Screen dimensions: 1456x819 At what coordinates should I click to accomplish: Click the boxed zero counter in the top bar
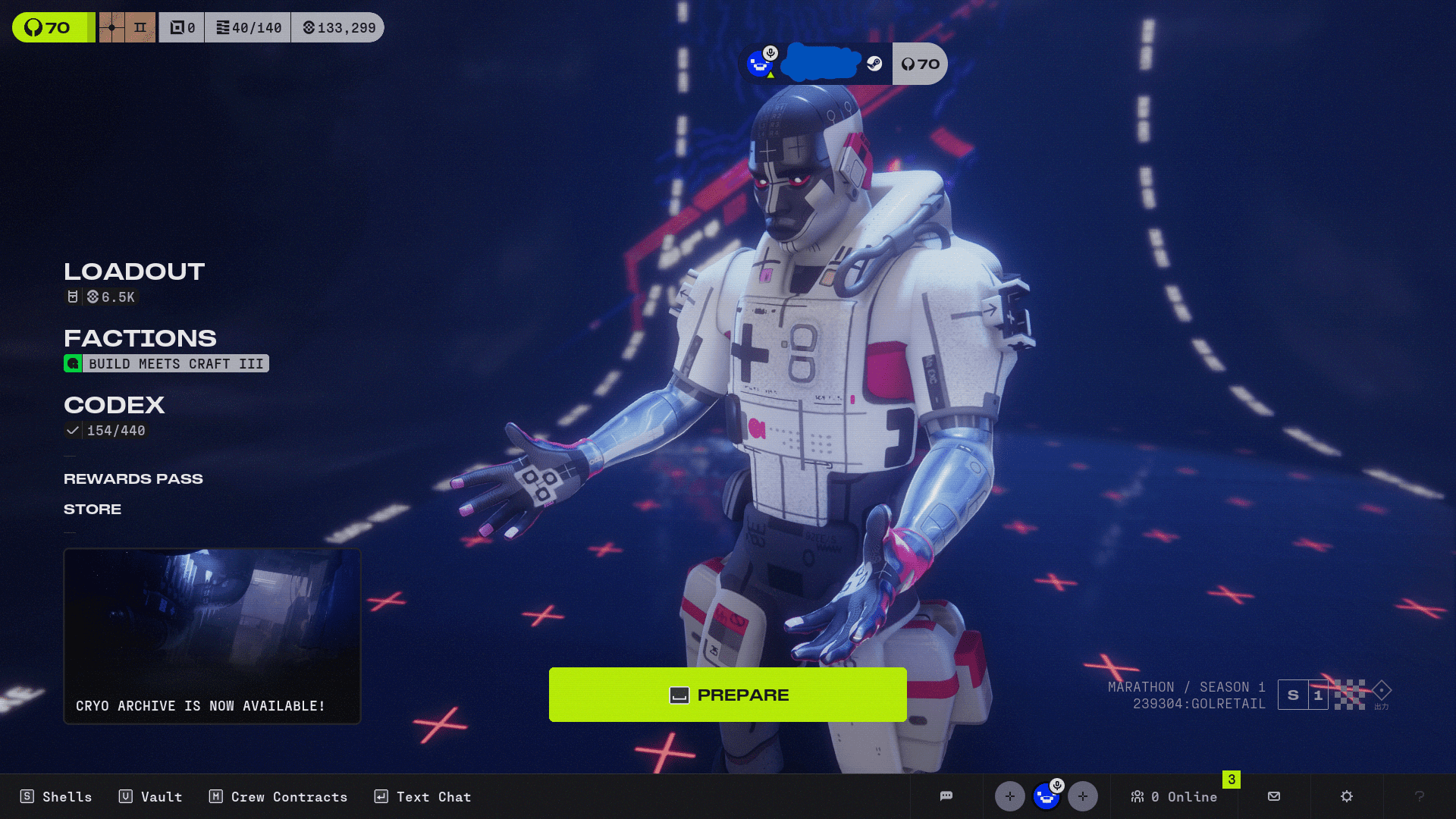(x=181, y=27)
